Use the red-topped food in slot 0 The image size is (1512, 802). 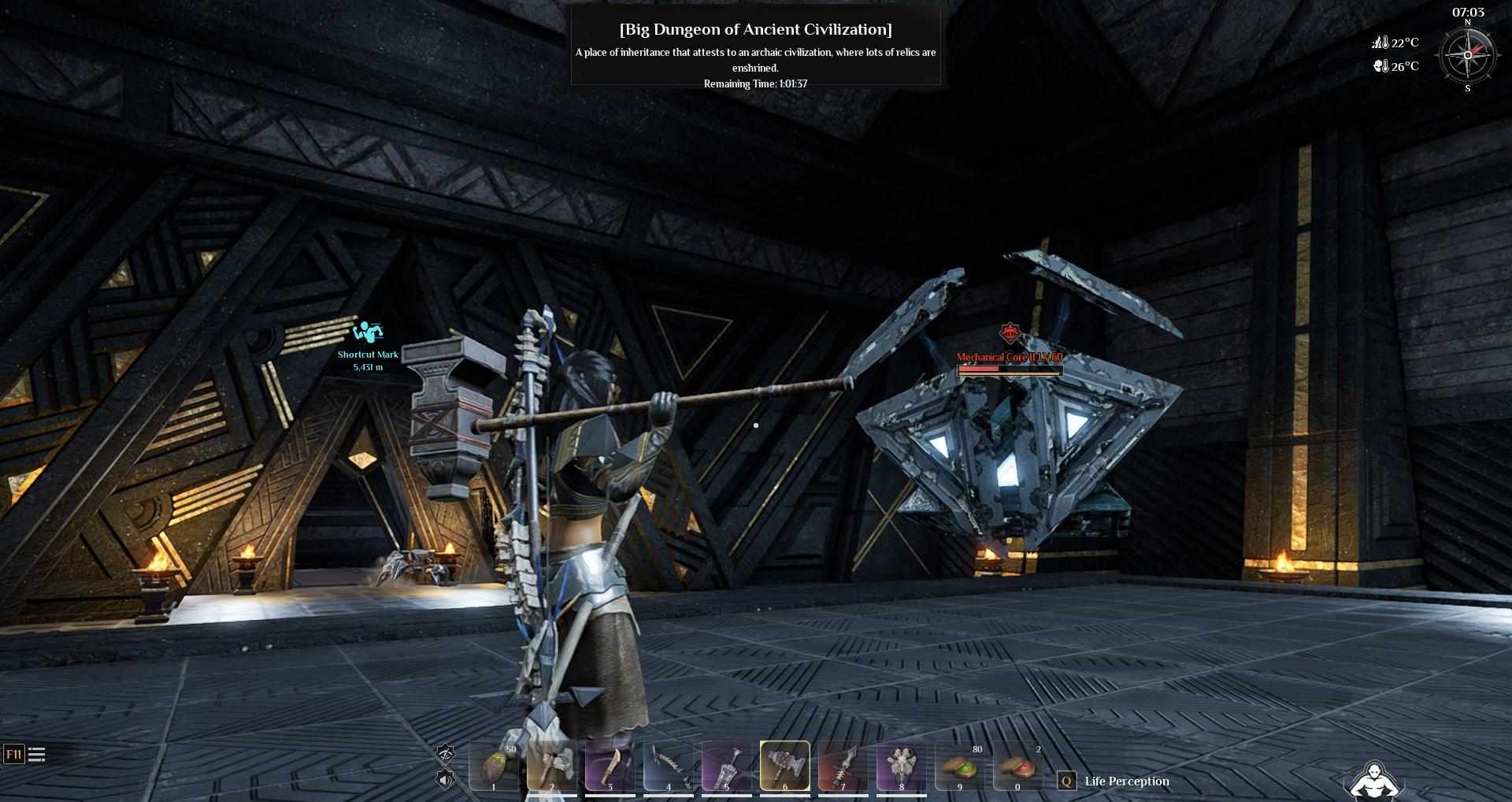point(1018,767)
